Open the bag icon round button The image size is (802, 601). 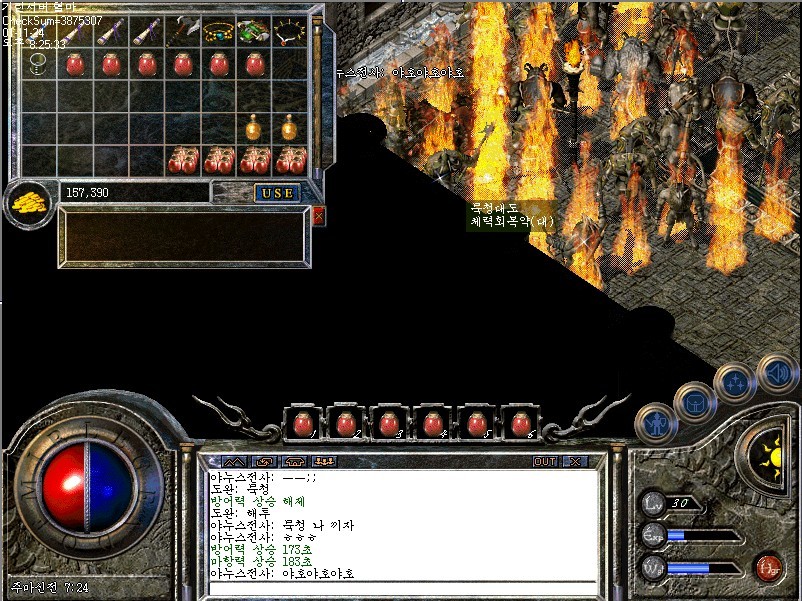point(692,402)
